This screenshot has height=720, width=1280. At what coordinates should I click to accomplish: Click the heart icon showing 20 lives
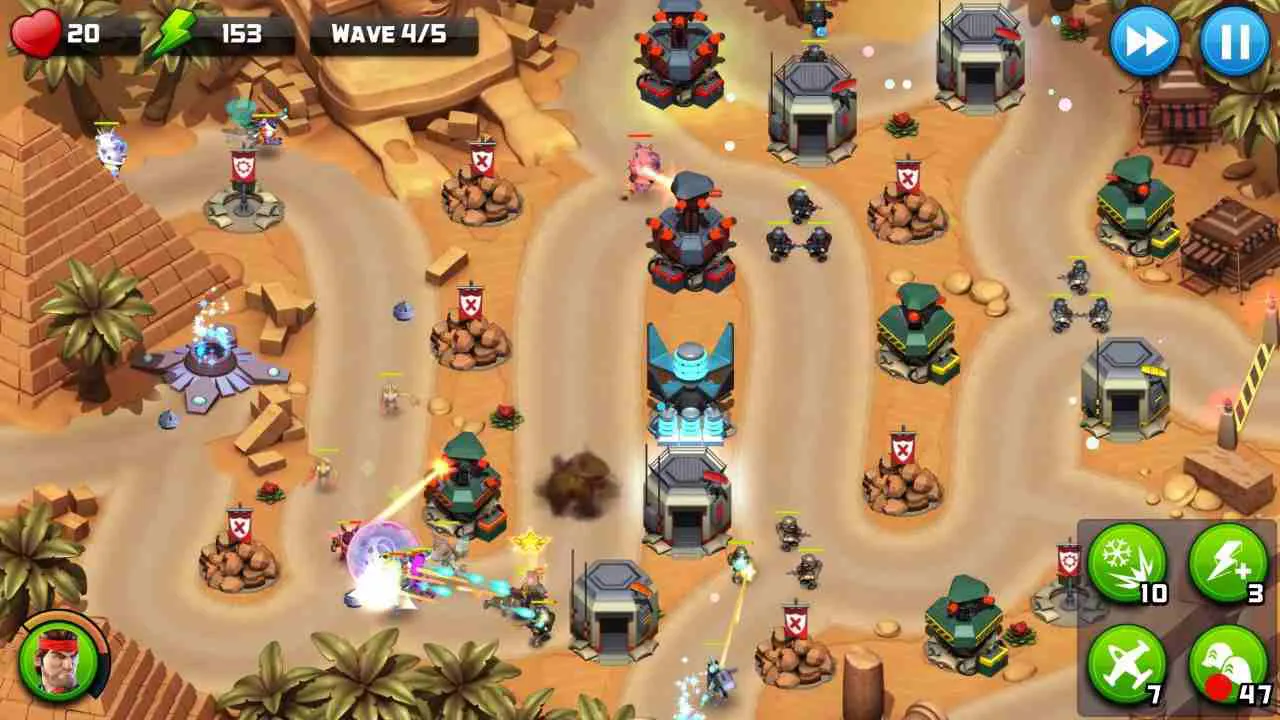click(33, 30)
